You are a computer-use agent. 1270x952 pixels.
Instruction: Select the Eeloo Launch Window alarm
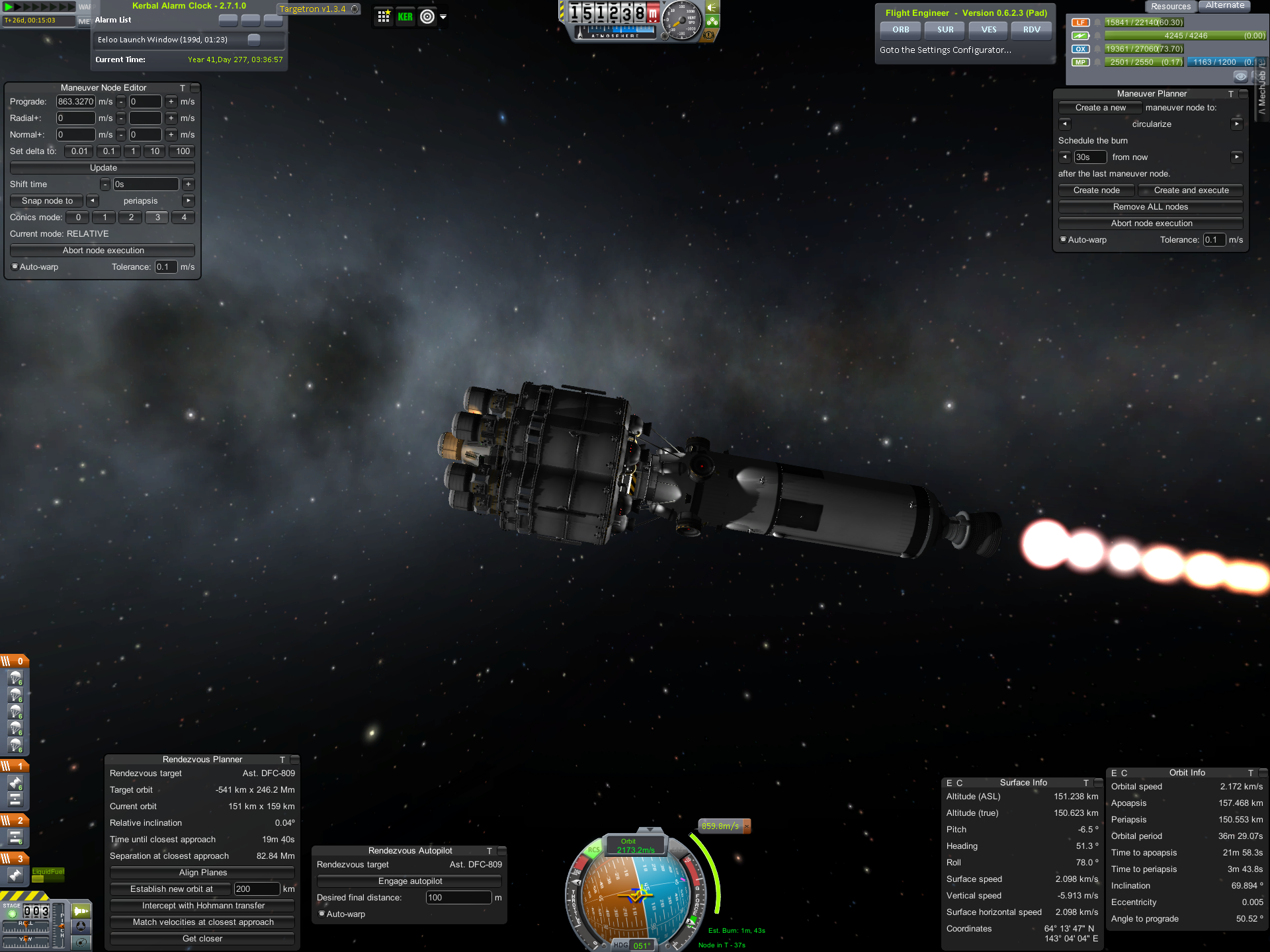tap(163, 40)
